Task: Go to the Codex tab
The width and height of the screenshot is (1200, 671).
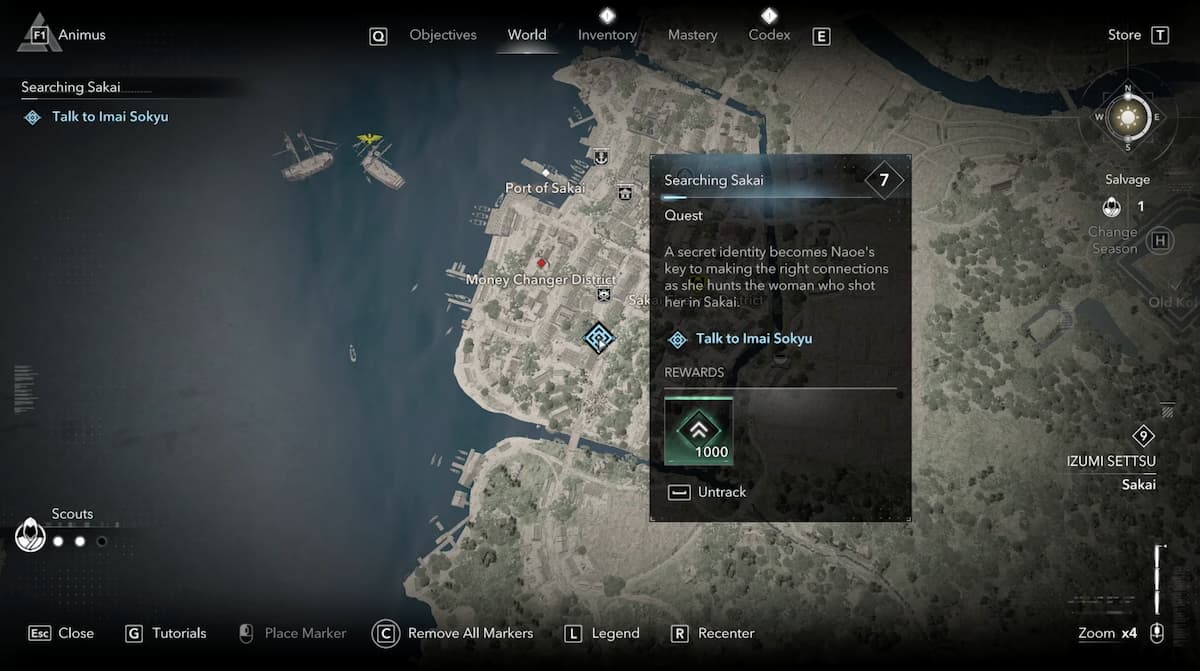Action: (769, 35)
